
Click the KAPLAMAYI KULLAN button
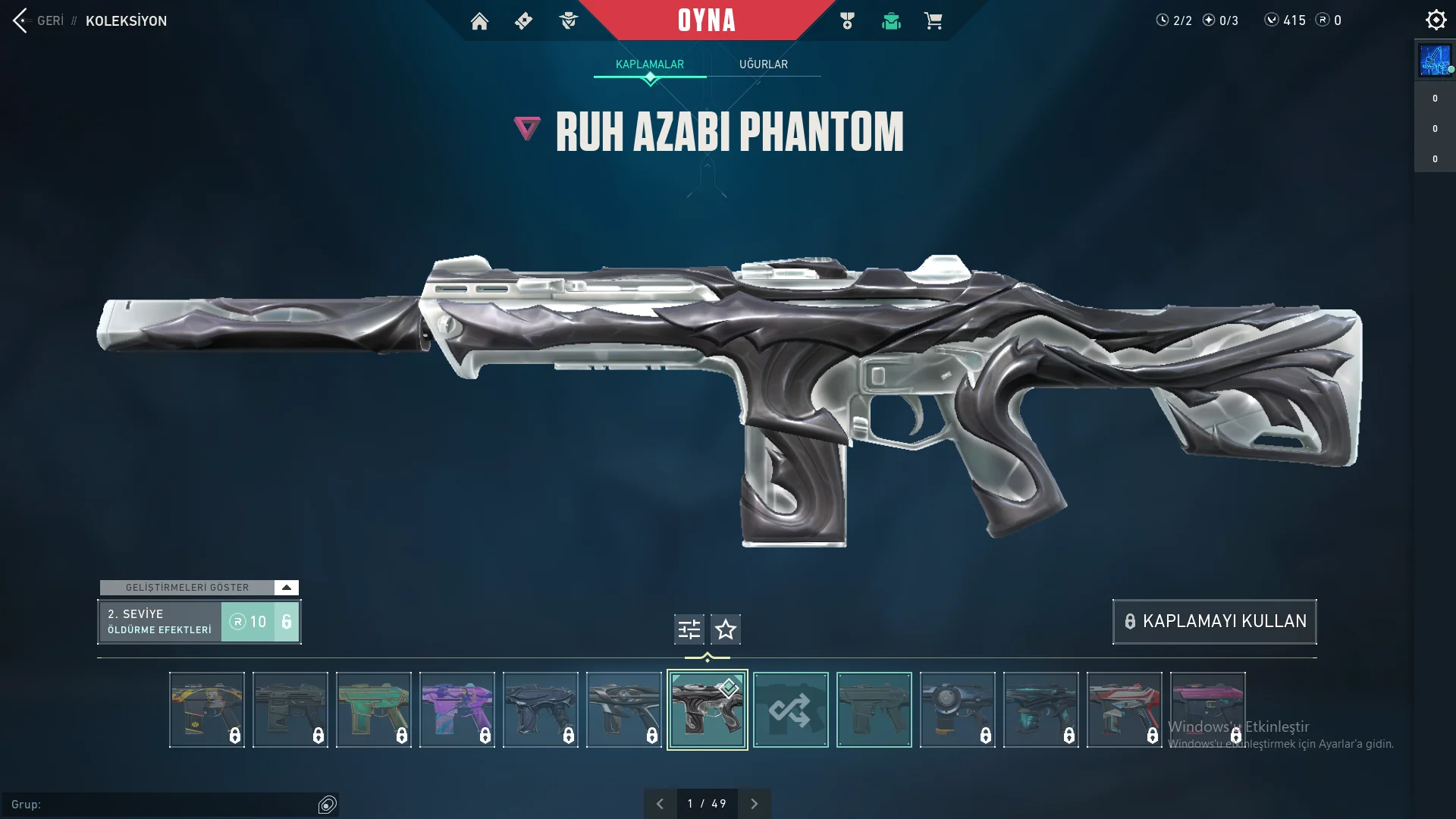[1213, 621]
